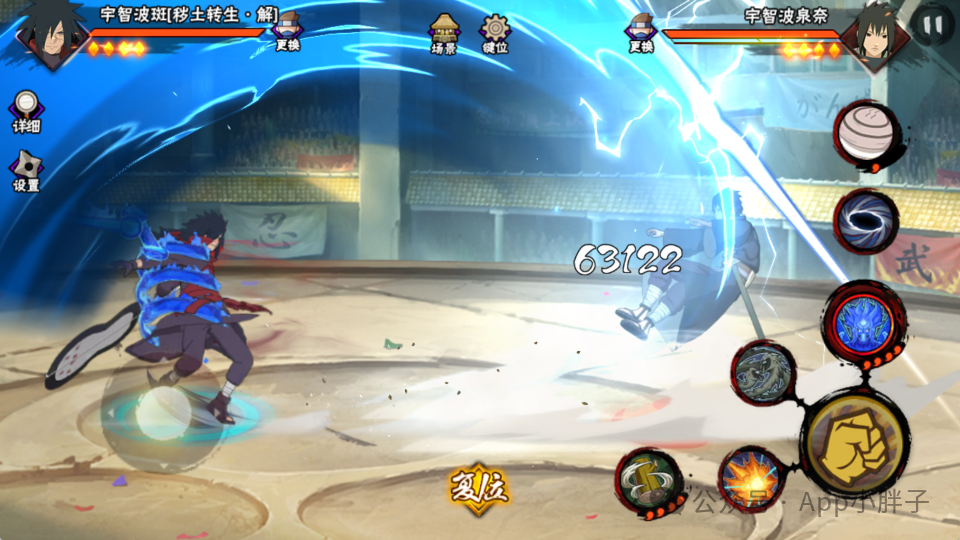Image resolution: width=960 pixels, height=540 pixels.
Task: Activate the white bandaged orb skill
Action: (866, 134)
